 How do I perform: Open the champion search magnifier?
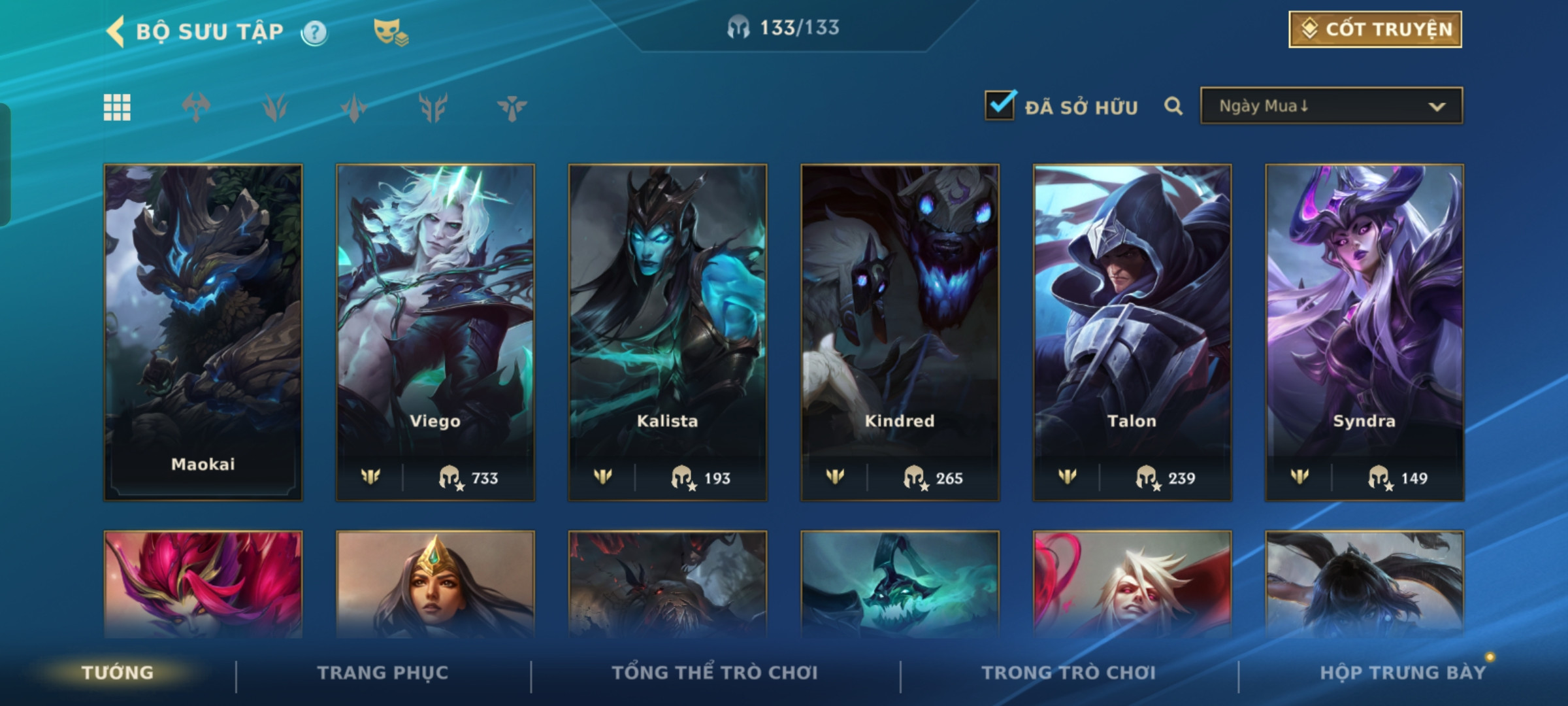[1173, 106]
